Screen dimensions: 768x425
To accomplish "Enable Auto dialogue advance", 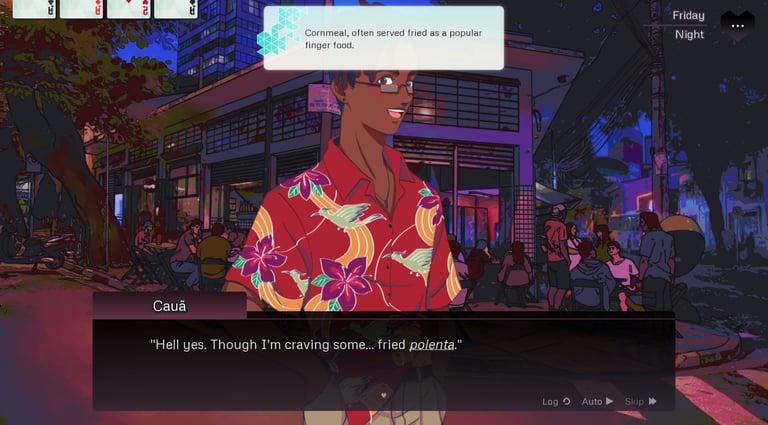I will 597,401.
